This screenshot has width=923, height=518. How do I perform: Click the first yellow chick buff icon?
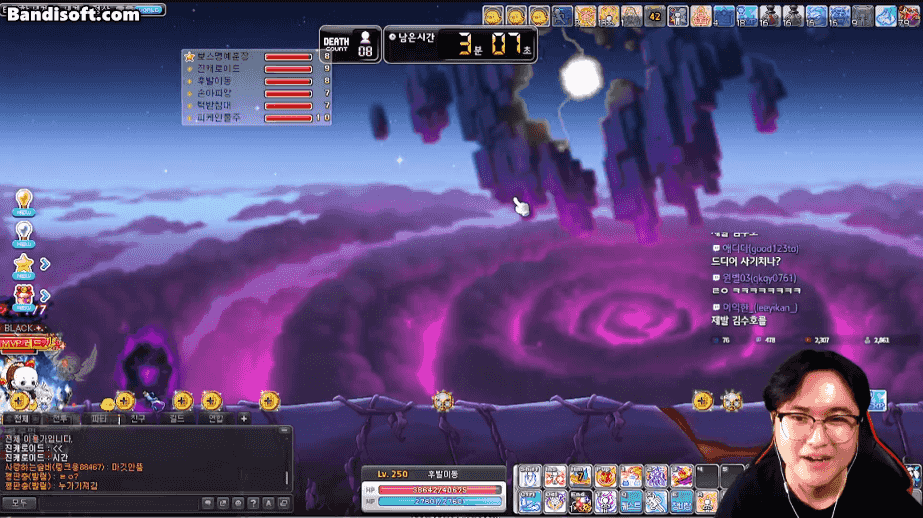click(x=492, y=16)
